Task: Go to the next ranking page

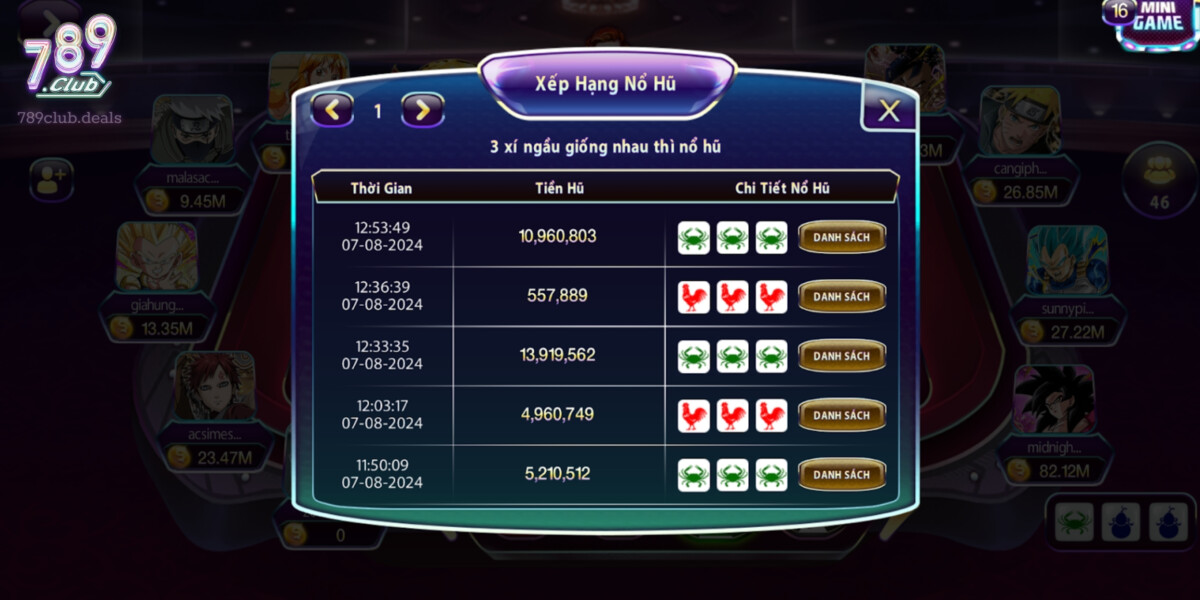Action: click(423, 110)
